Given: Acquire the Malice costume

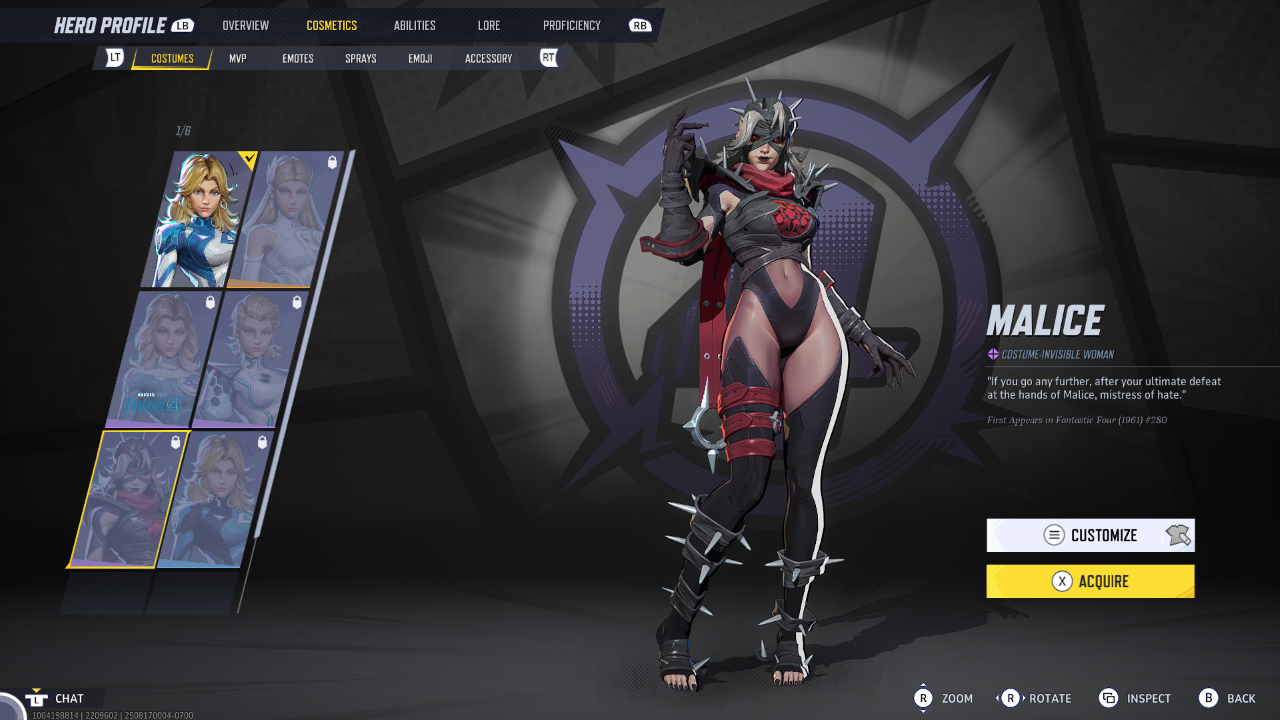Looking at the screenshot, I should [1090, 581].
